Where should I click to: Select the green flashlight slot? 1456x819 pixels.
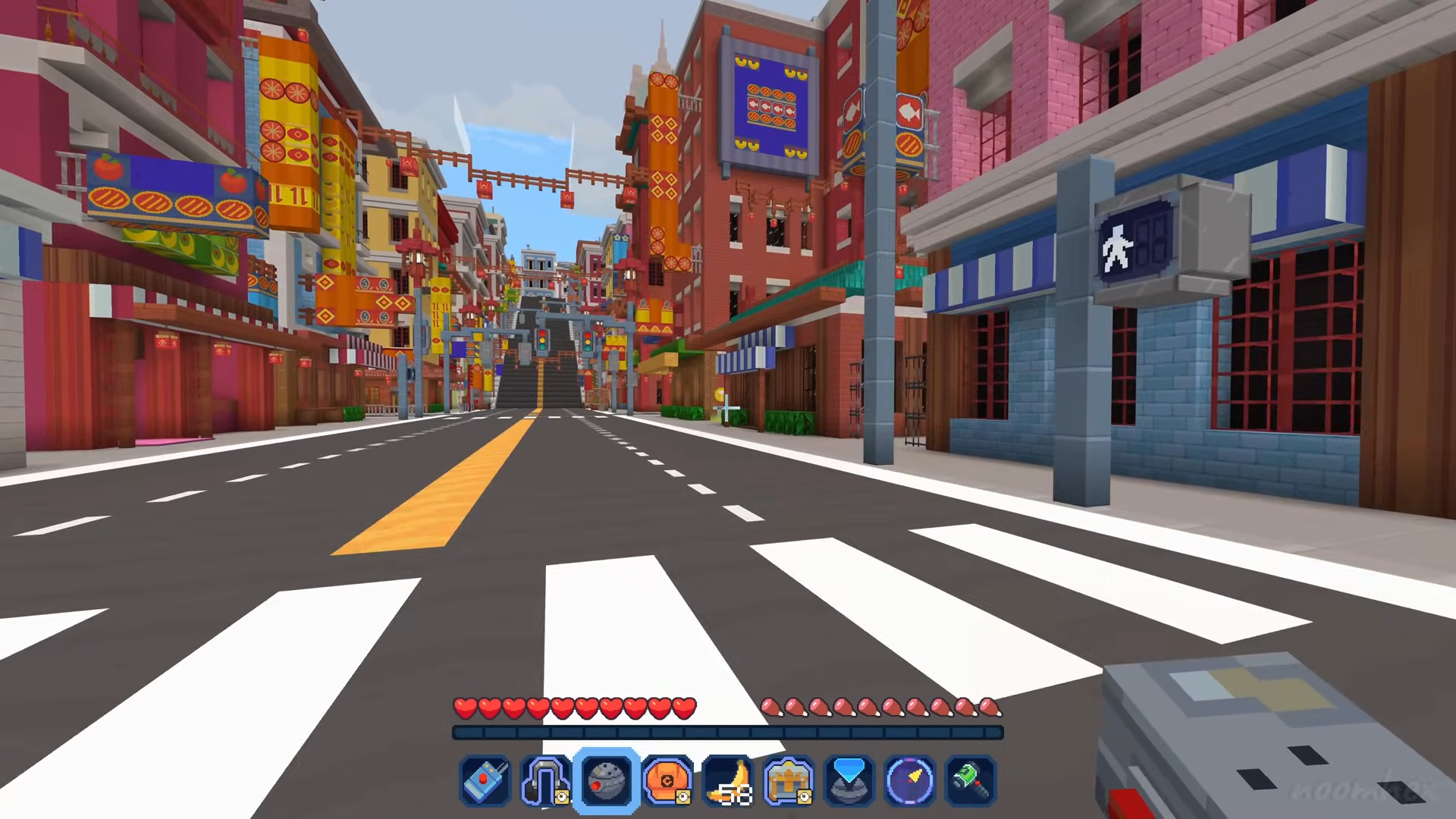click(971, 780)
